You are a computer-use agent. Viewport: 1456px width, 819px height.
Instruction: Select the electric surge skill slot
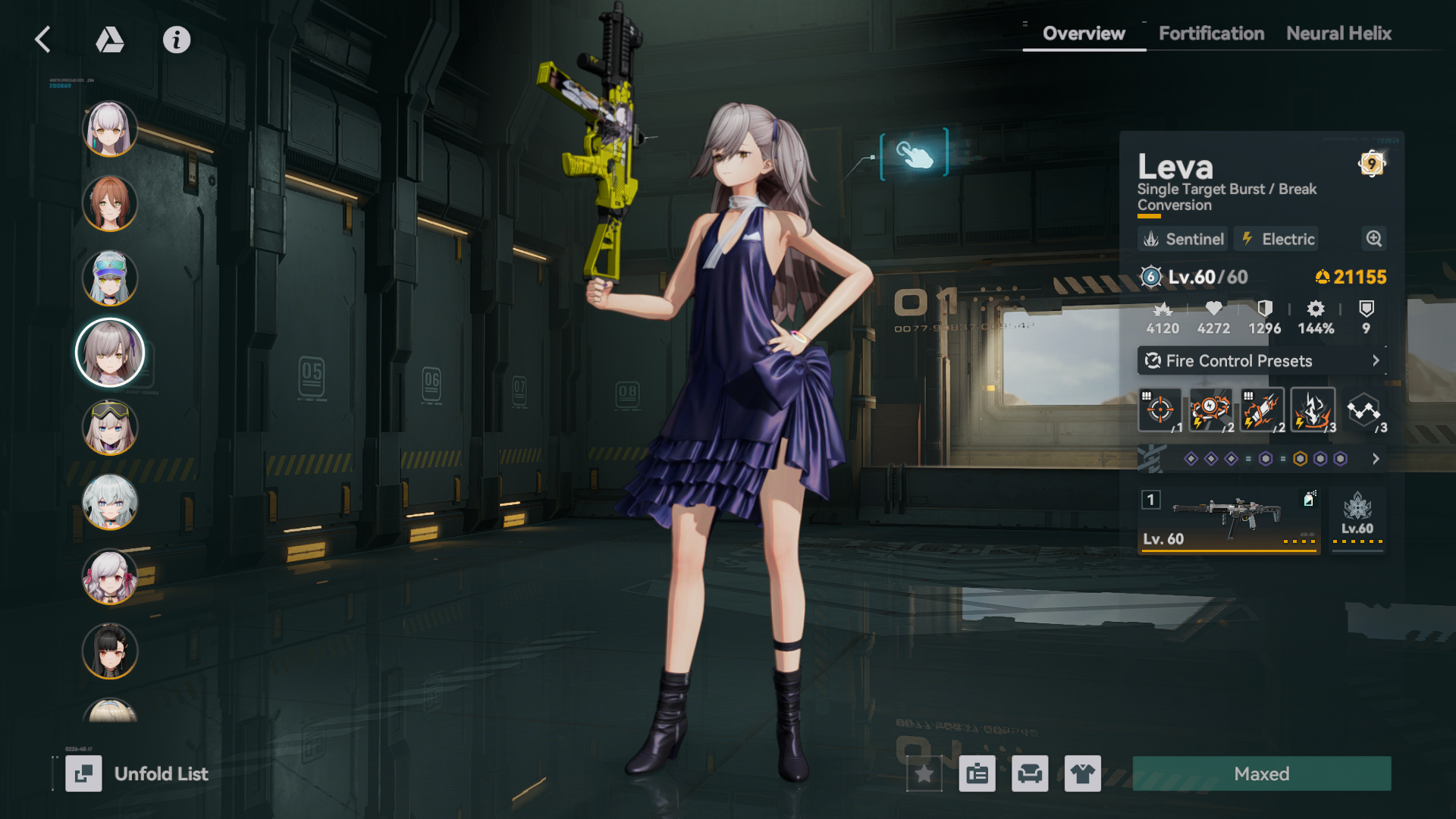[x=1210, y=409]
